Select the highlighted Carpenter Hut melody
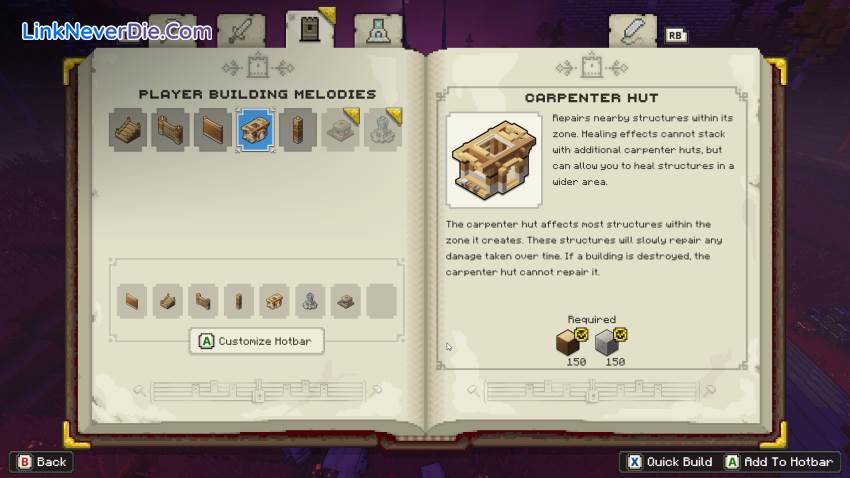This screenshot has width=850, height=478. click(255, 130)
